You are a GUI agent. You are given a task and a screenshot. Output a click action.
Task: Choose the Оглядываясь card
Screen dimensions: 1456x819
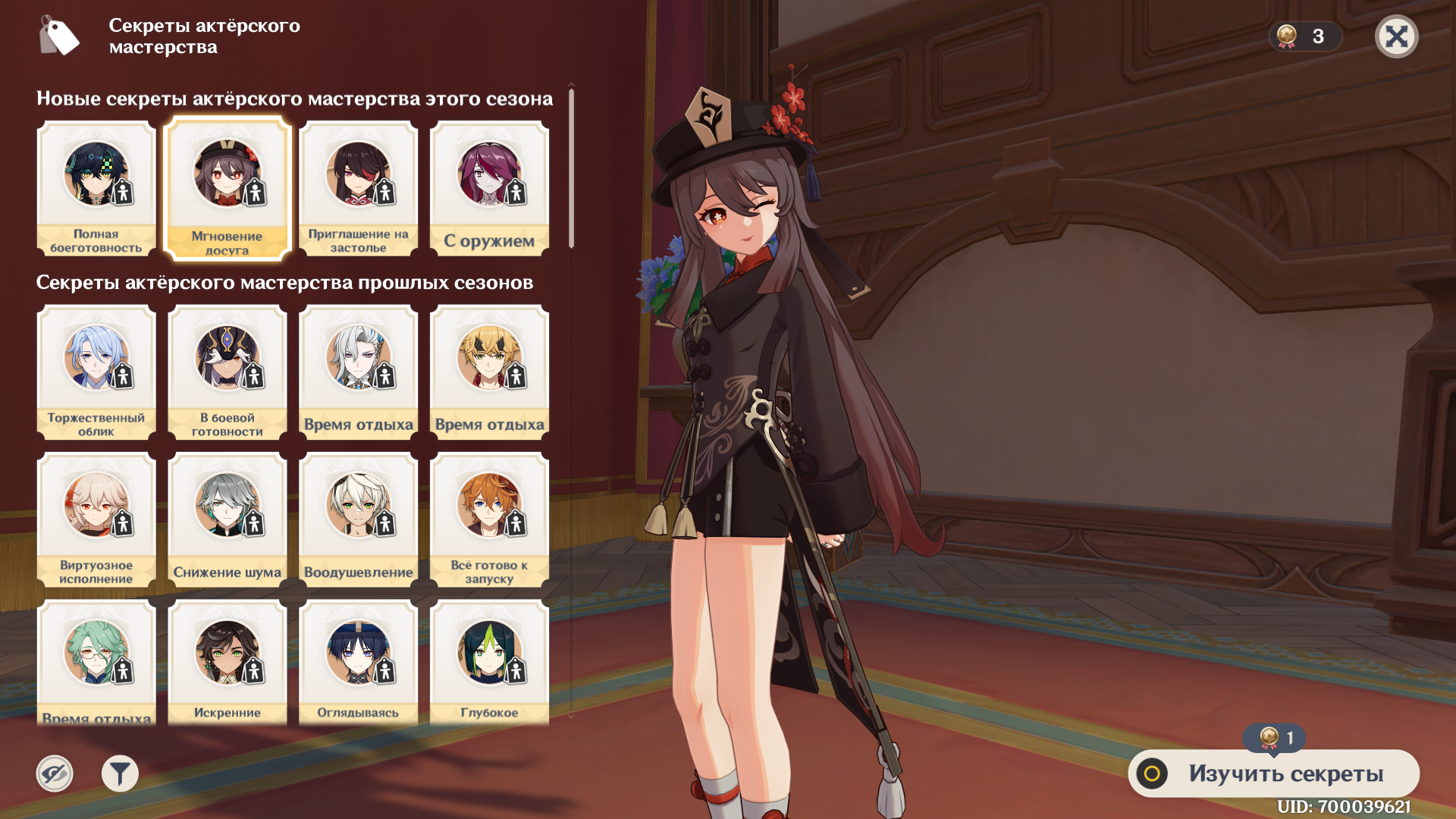[x=358, y=664]
